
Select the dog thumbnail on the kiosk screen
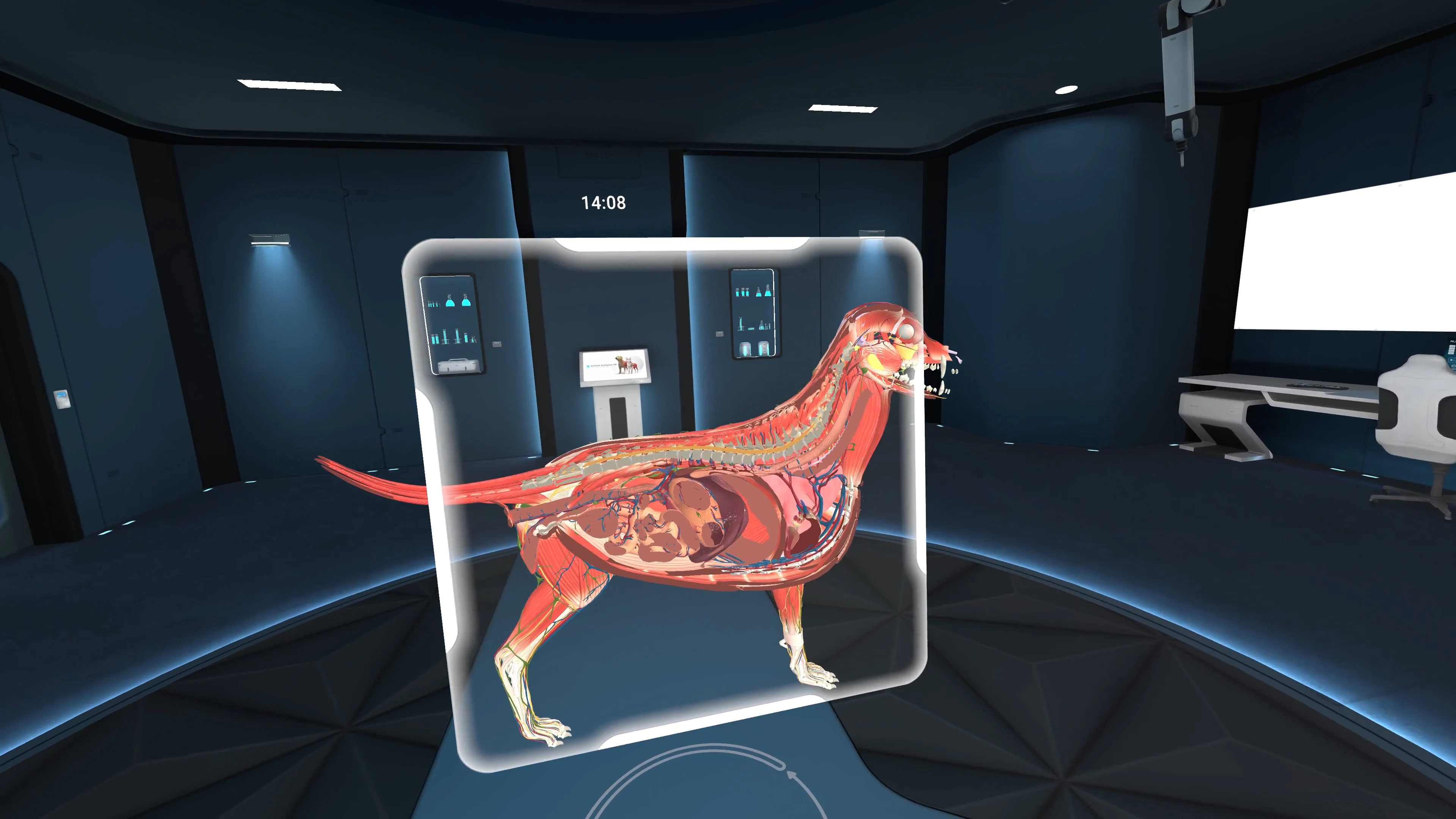[x=620, y=364]
